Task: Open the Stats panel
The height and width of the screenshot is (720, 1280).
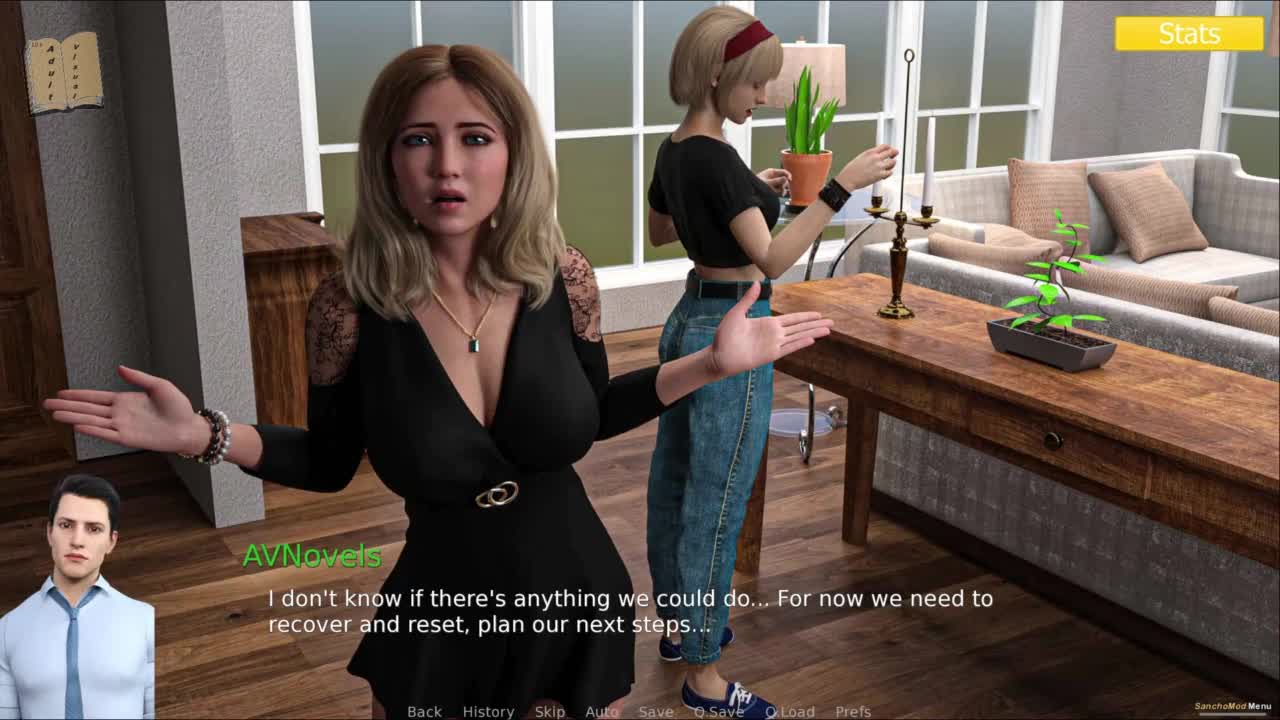Action: pos(1189,34)
